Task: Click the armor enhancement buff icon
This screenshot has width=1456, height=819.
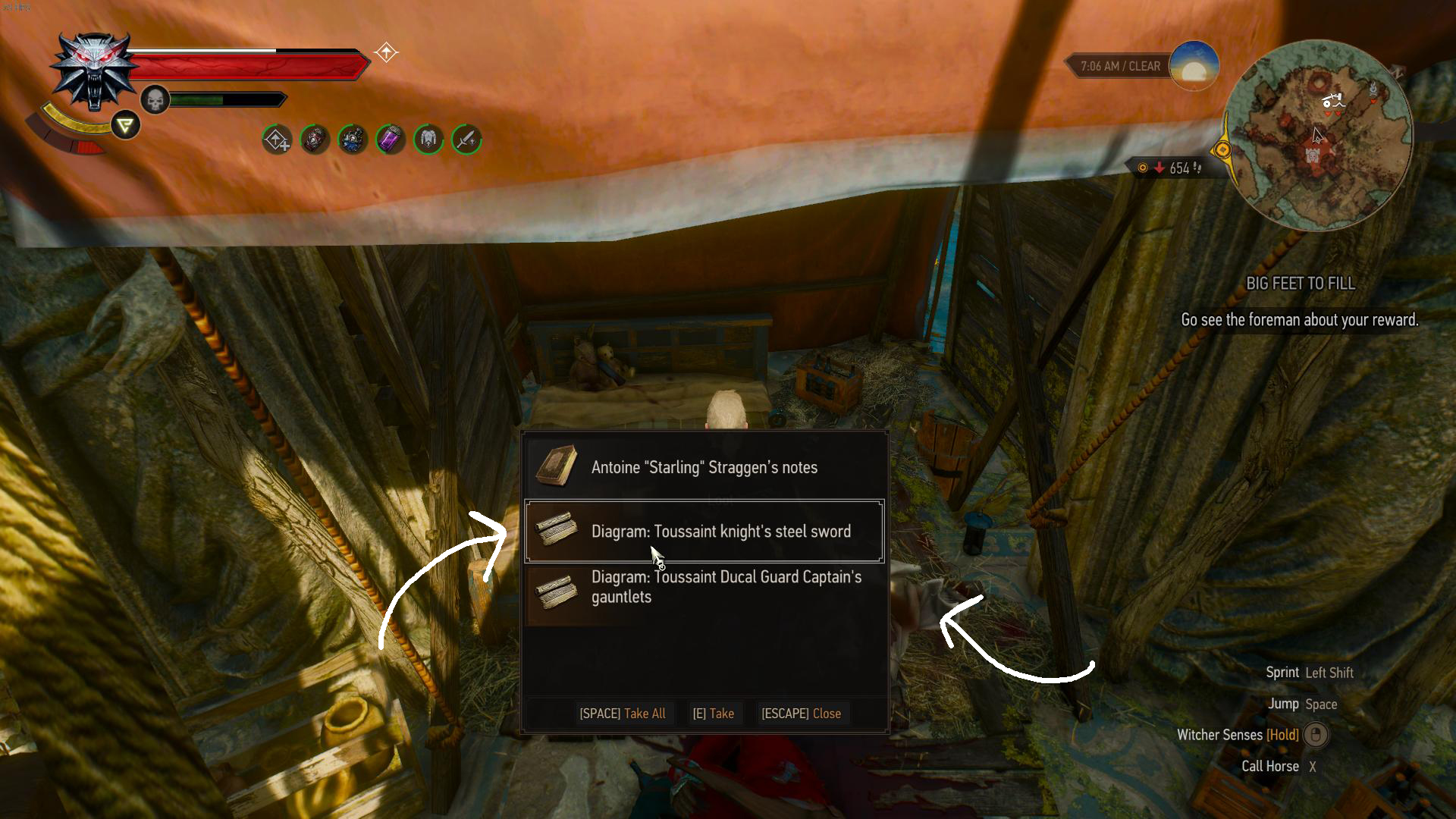Action: coord(428,140)
